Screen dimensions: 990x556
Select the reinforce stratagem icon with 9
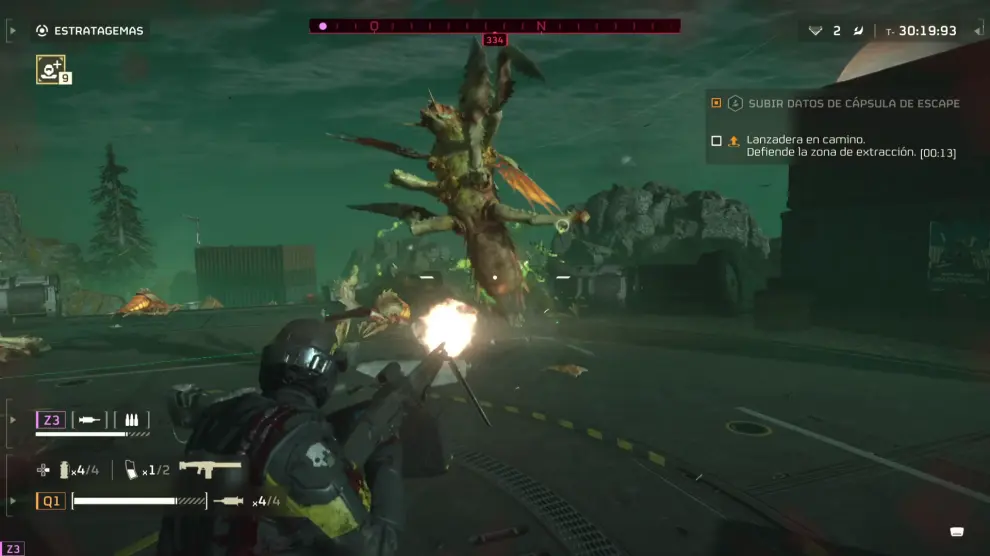51,69
